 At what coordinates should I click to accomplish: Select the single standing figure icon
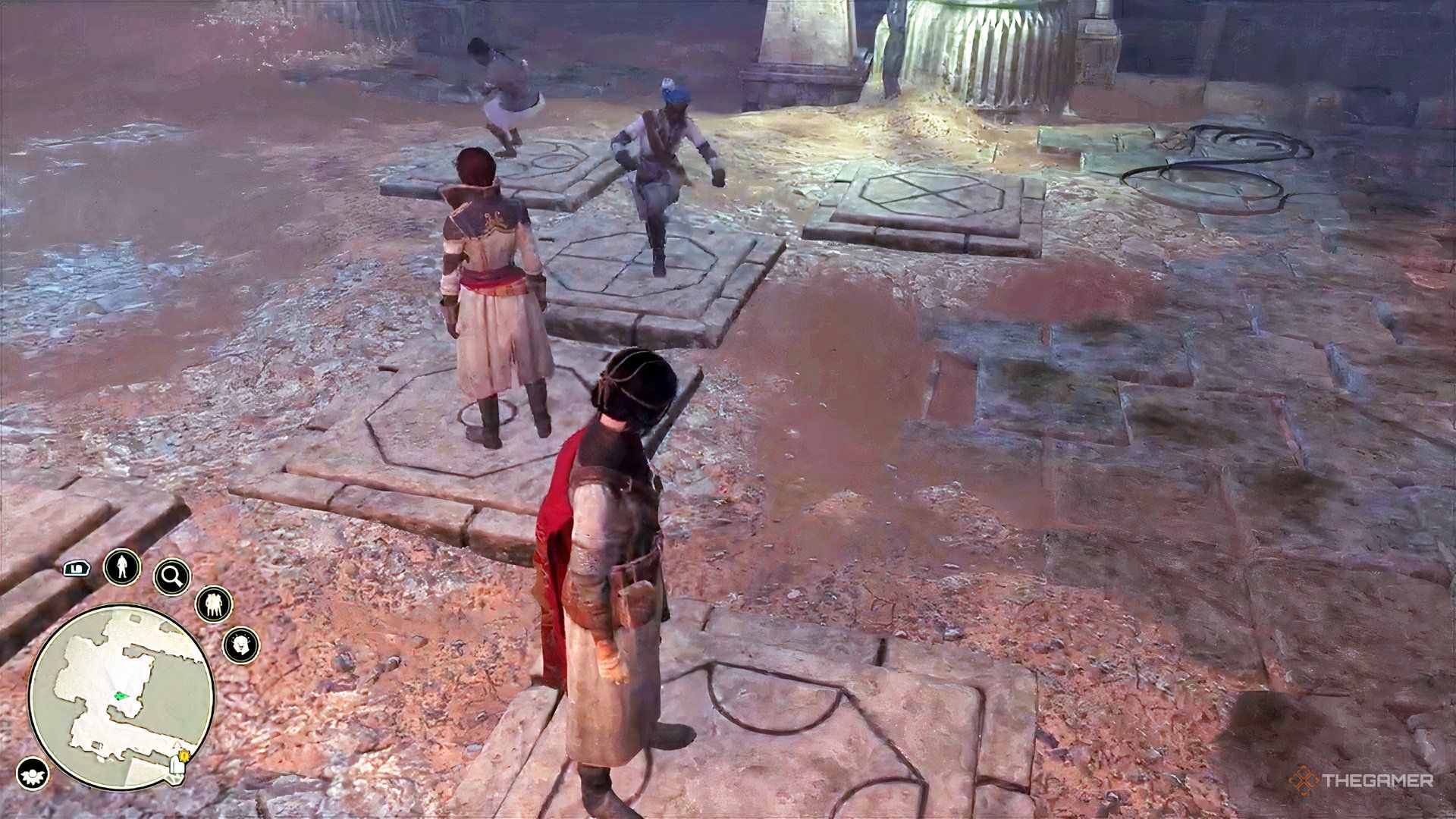click(x=121, y=566)
